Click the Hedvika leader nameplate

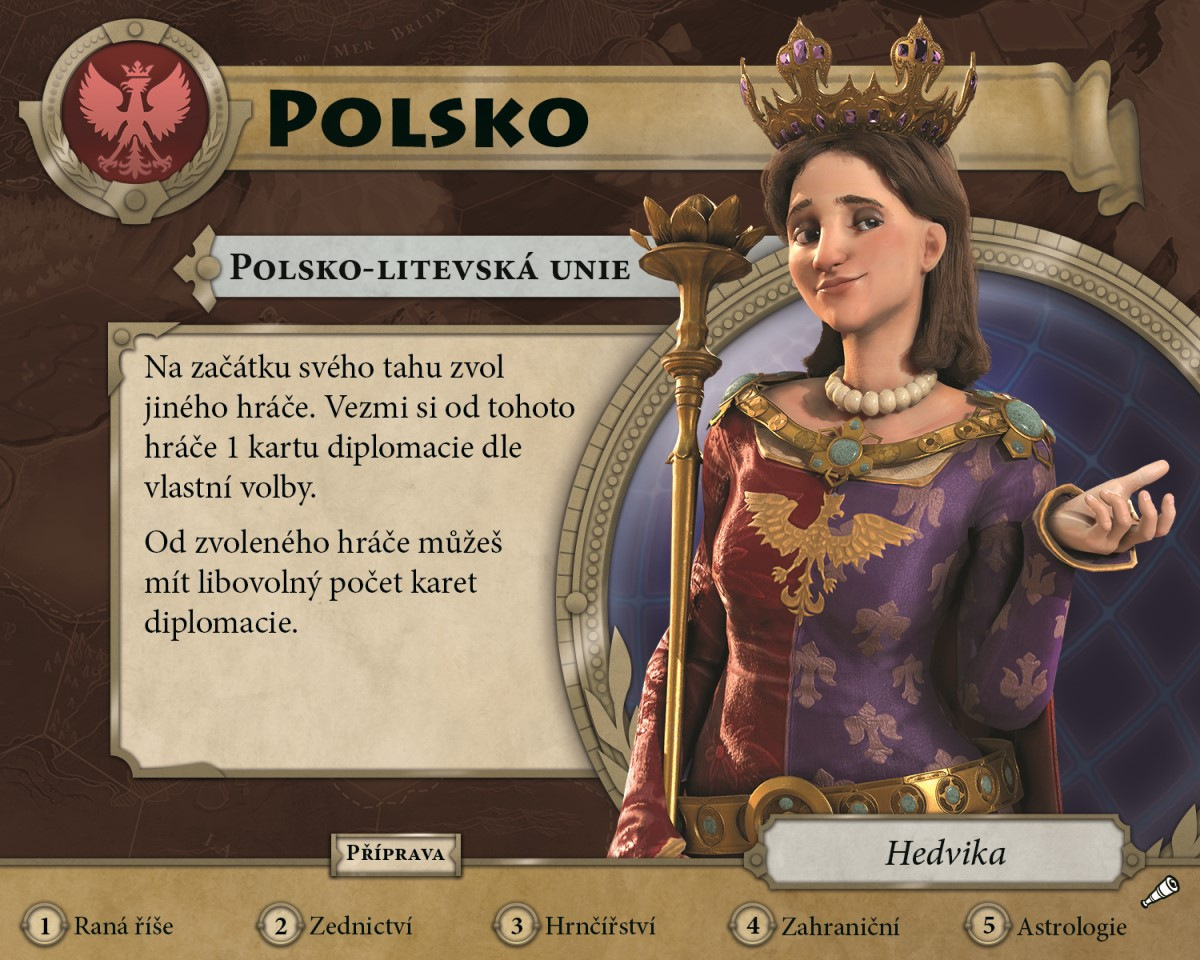(x=944, y=854)
